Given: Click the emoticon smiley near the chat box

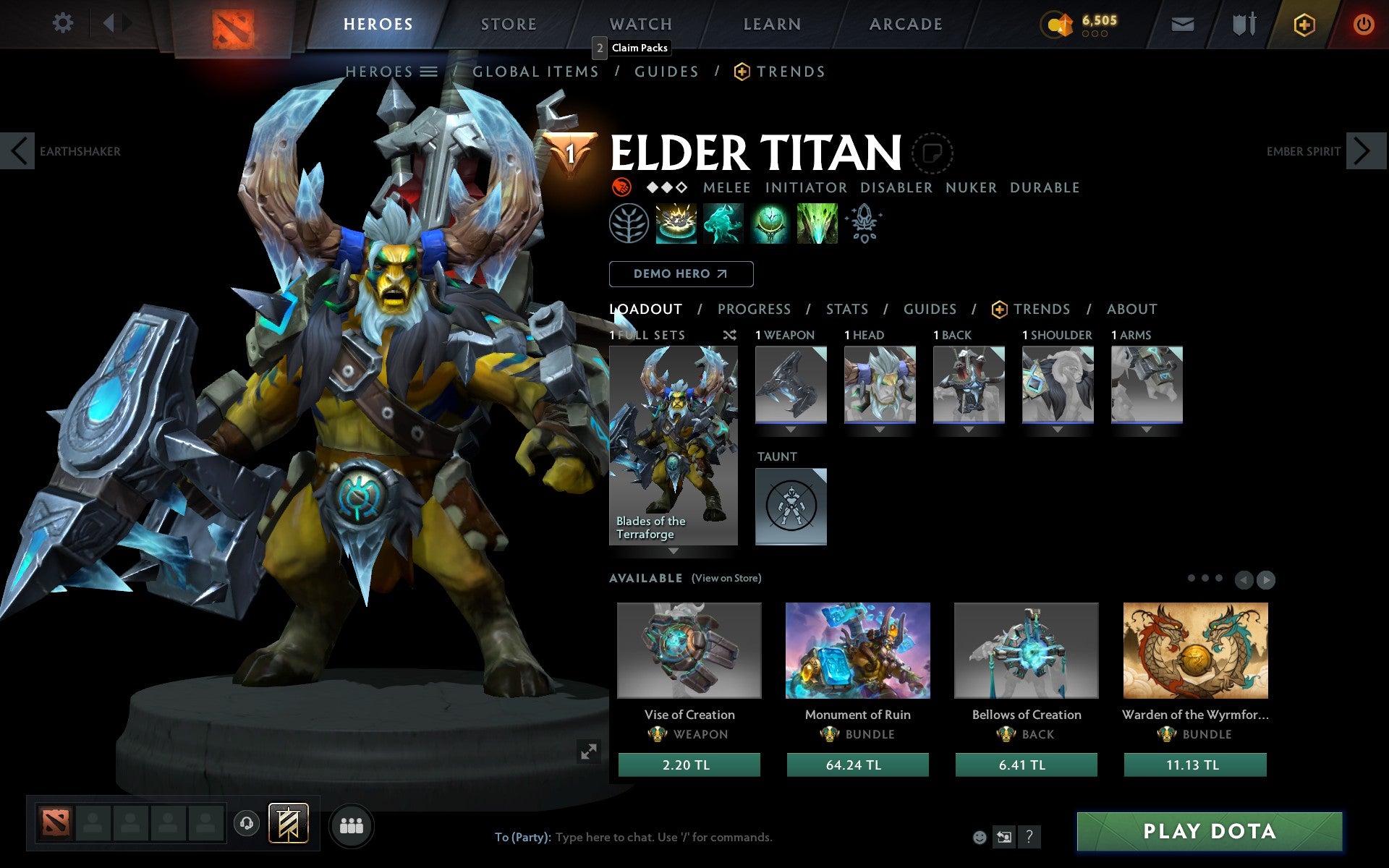Looking at the screenshot, I should point(981,837).
